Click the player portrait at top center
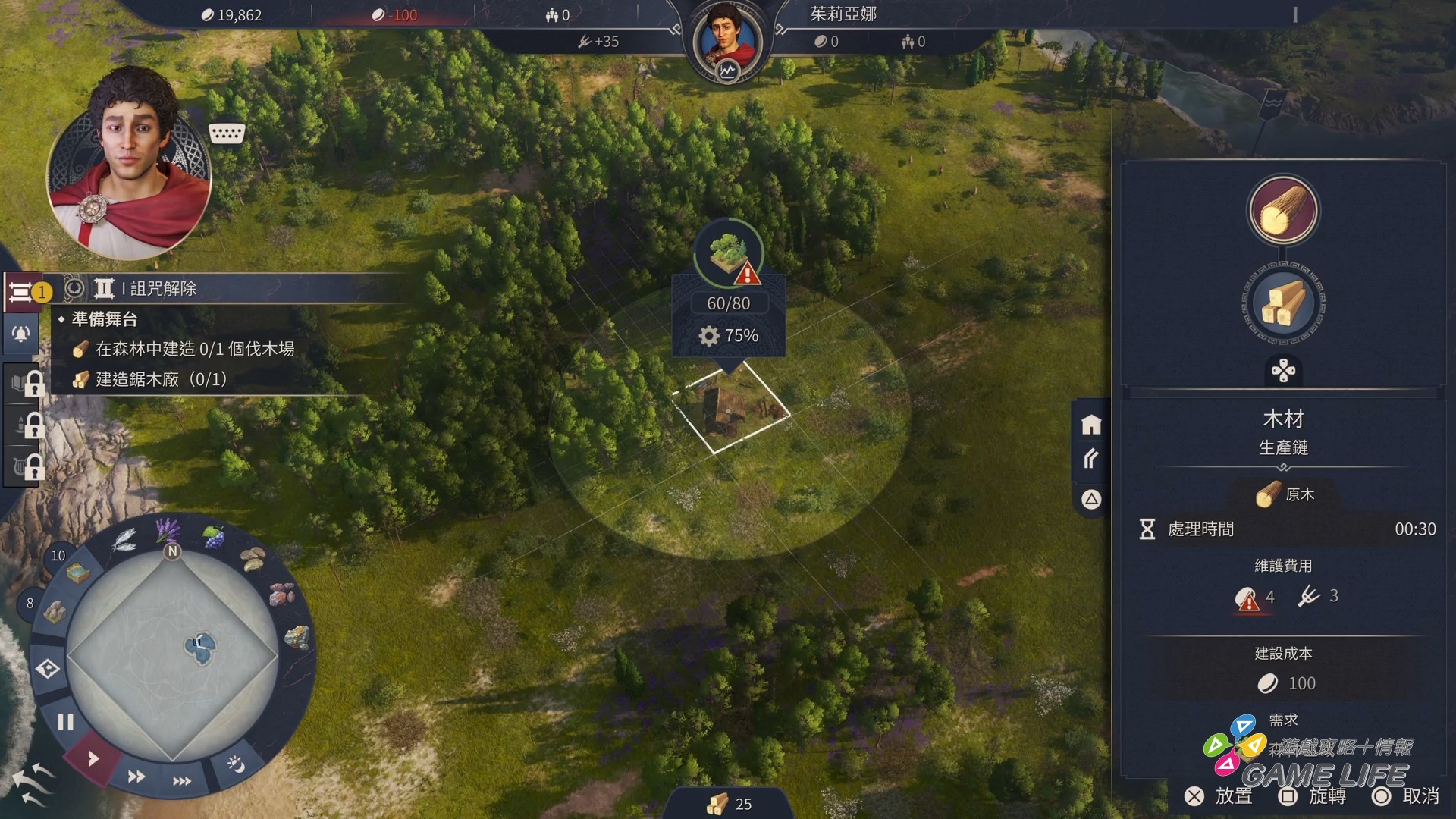Image resolution: width=1456 pixels, height=819 pixels. (x=727, y=39)
